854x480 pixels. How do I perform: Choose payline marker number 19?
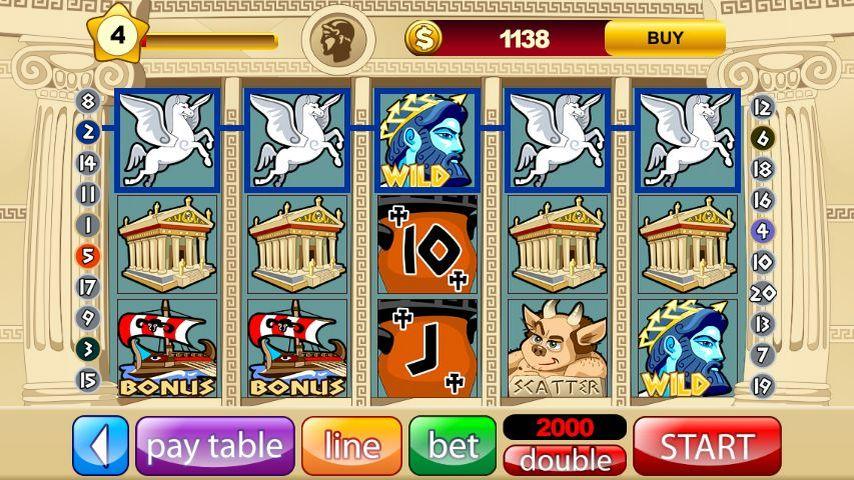click(x=763, y=385)
